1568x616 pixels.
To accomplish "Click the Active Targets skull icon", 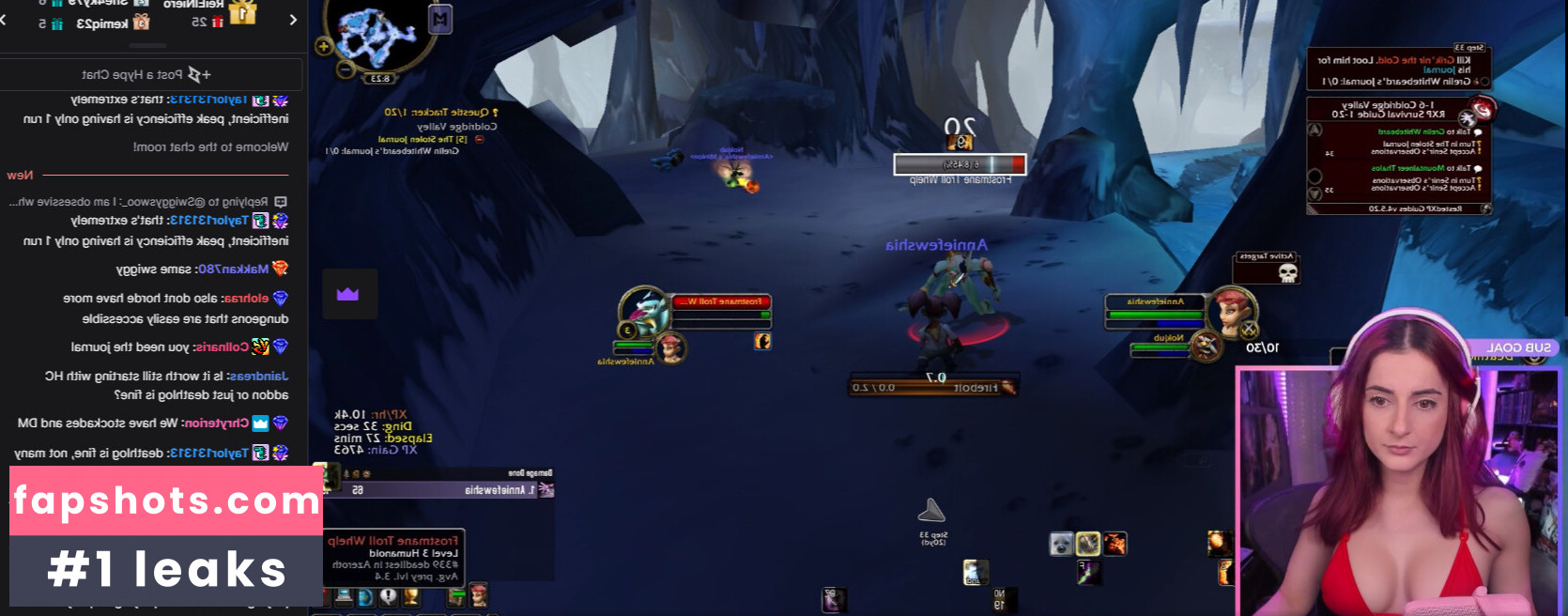I will click(x=1288, y=273).
